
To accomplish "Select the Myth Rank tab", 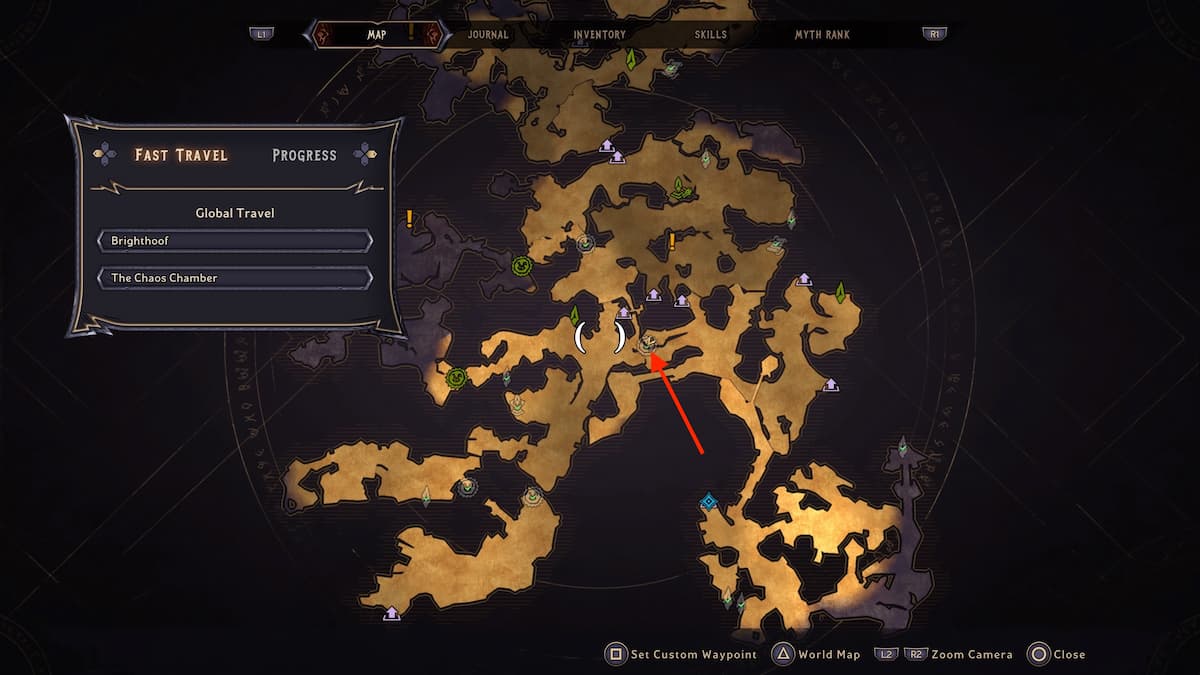I will (822, 34).
